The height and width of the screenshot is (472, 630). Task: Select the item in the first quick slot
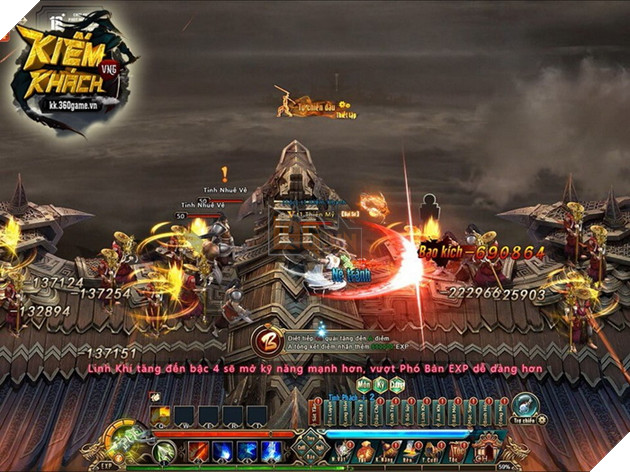[160, 414]
